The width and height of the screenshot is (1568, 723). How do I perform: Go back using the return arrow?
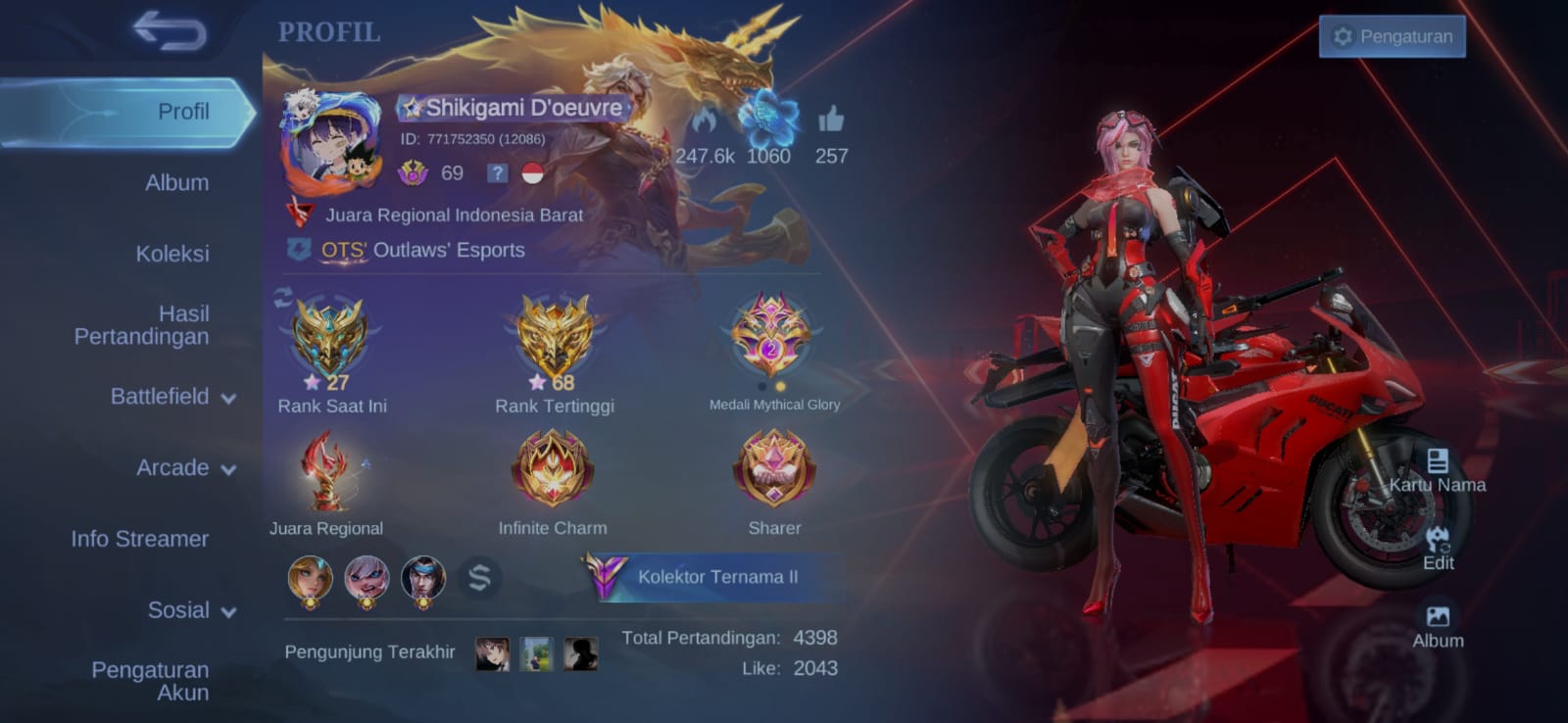[171, 31]
